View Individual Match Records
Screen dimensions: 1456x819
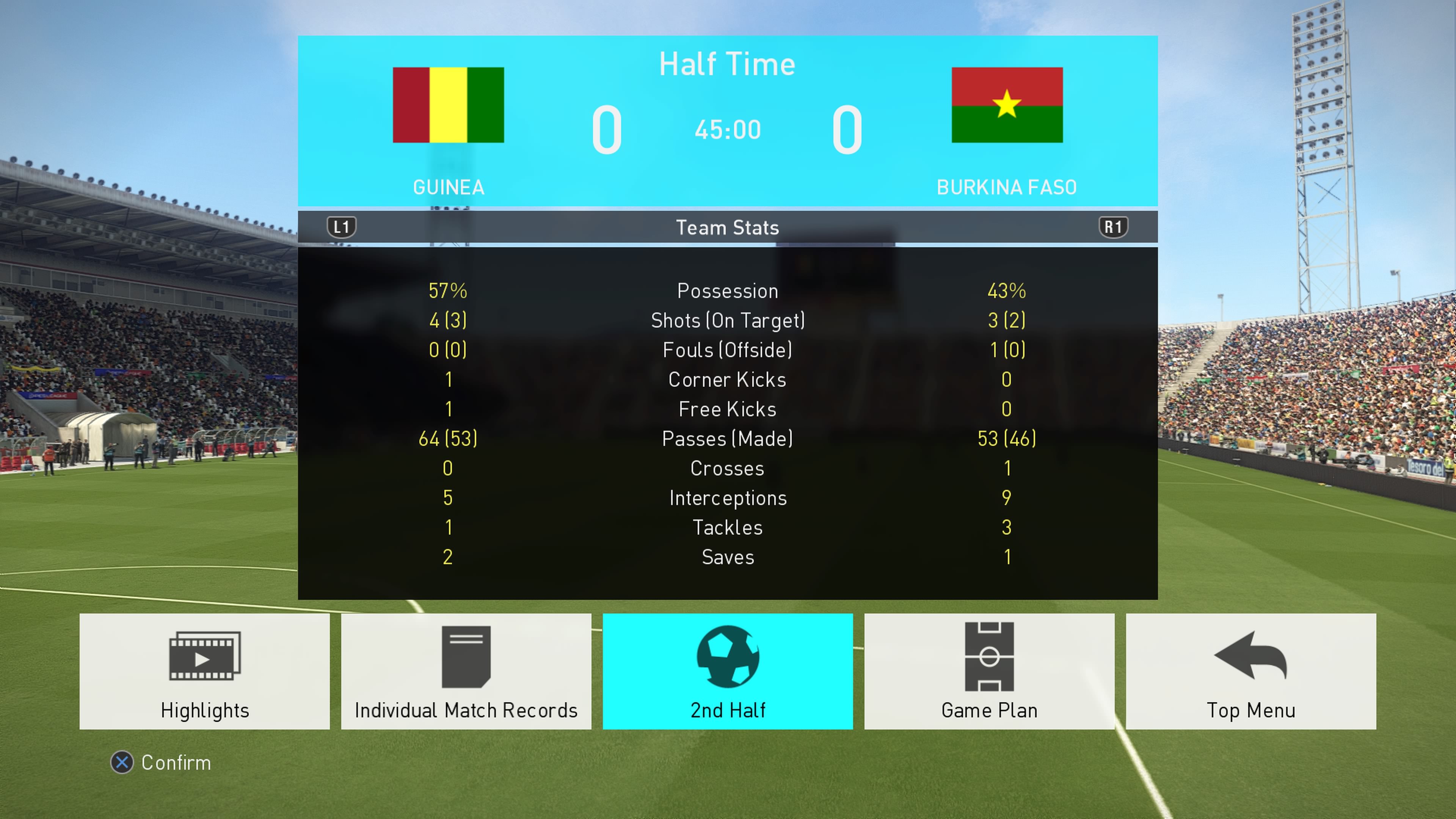pos(466,671)
